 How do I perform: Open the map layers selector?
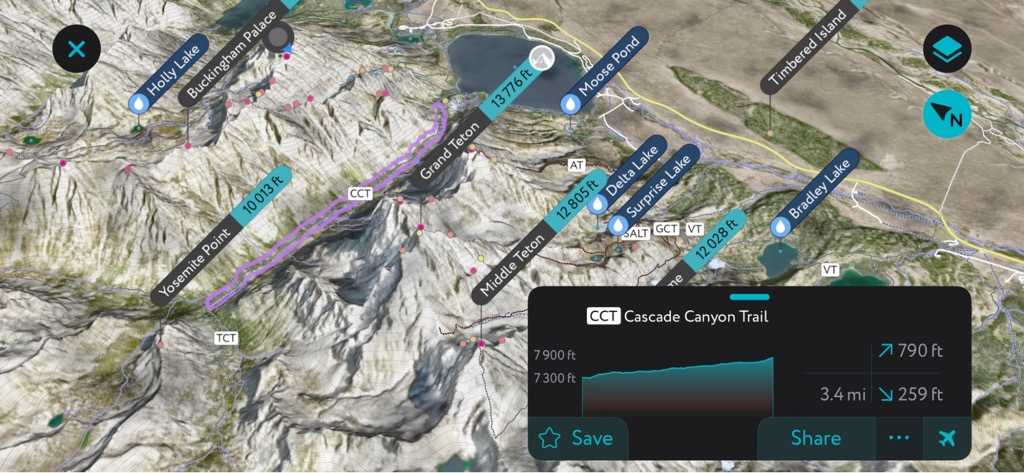[x=946, y=49]
